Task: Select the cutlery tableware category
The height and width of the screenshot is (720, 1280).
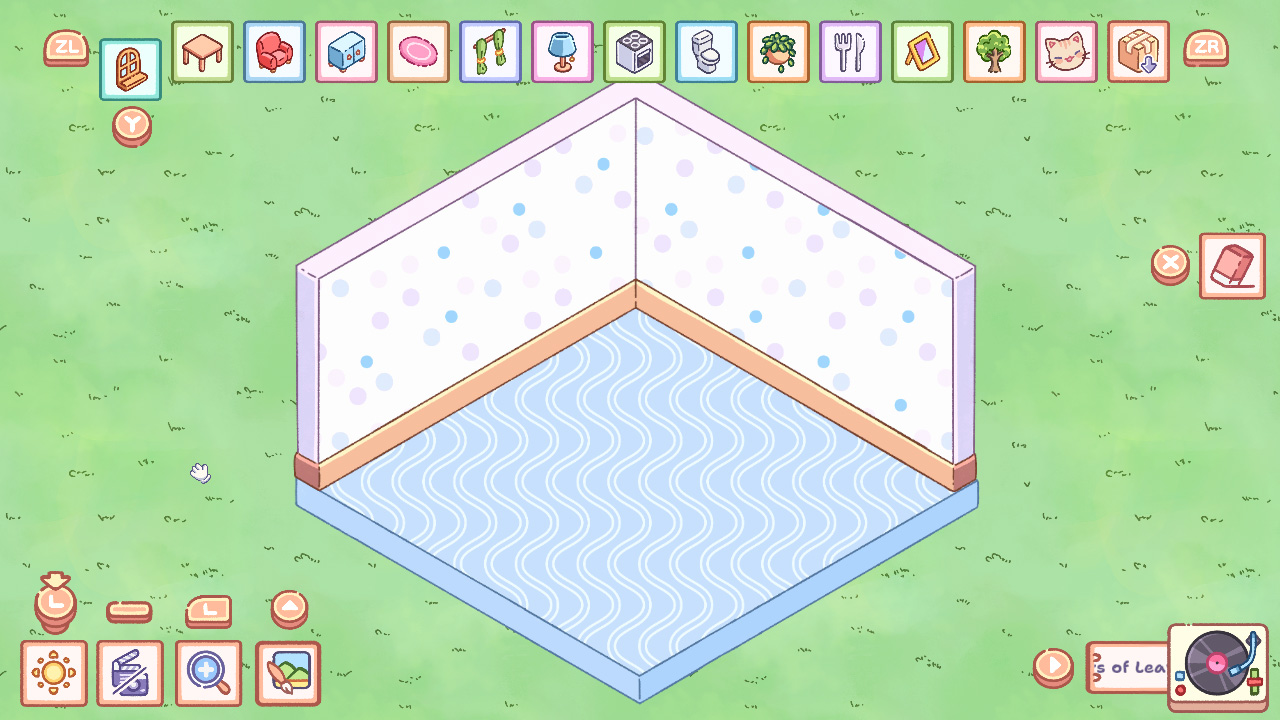Action: [x=850, y=52]
